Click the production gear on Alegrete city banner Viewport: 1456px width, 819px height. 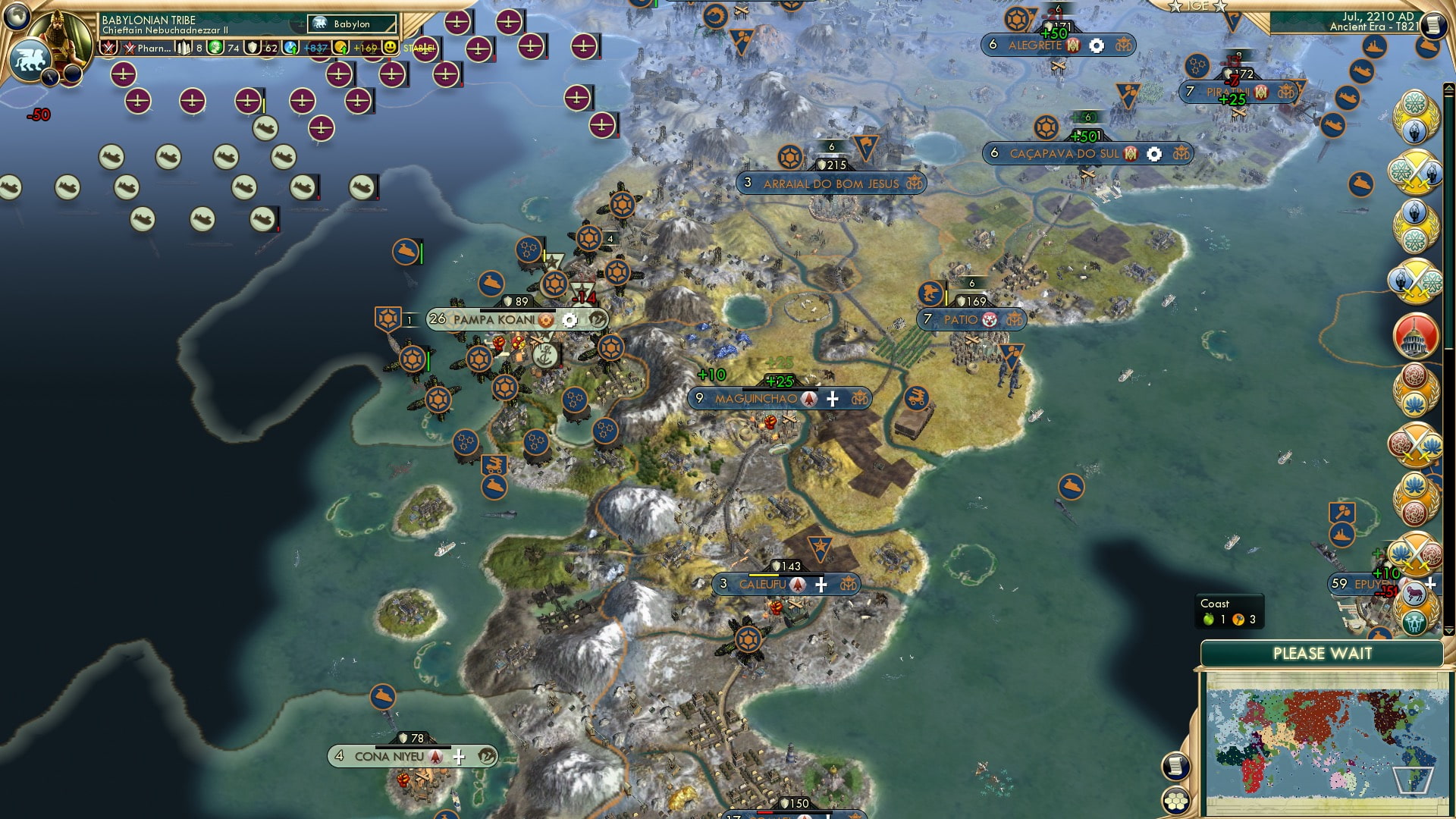click(1097, 45)
